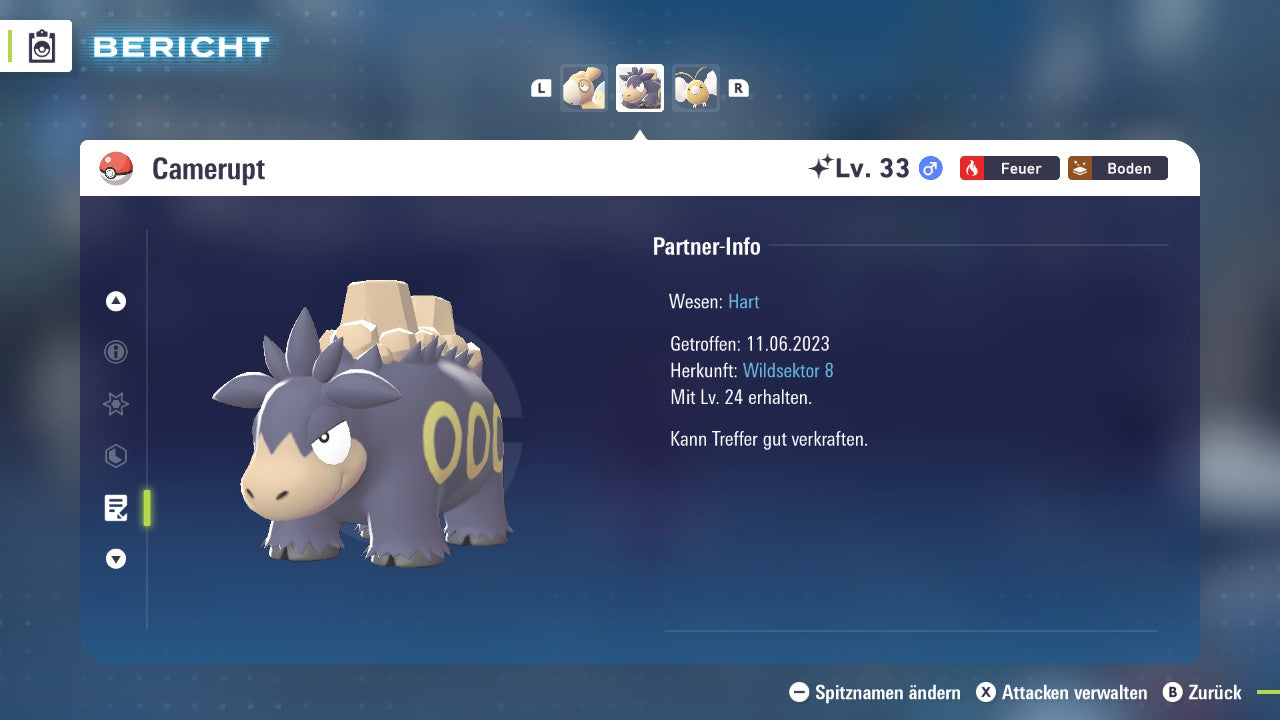Open the hexagon moves panel icon
This screenshot has width=1280, height=720.
115,456
